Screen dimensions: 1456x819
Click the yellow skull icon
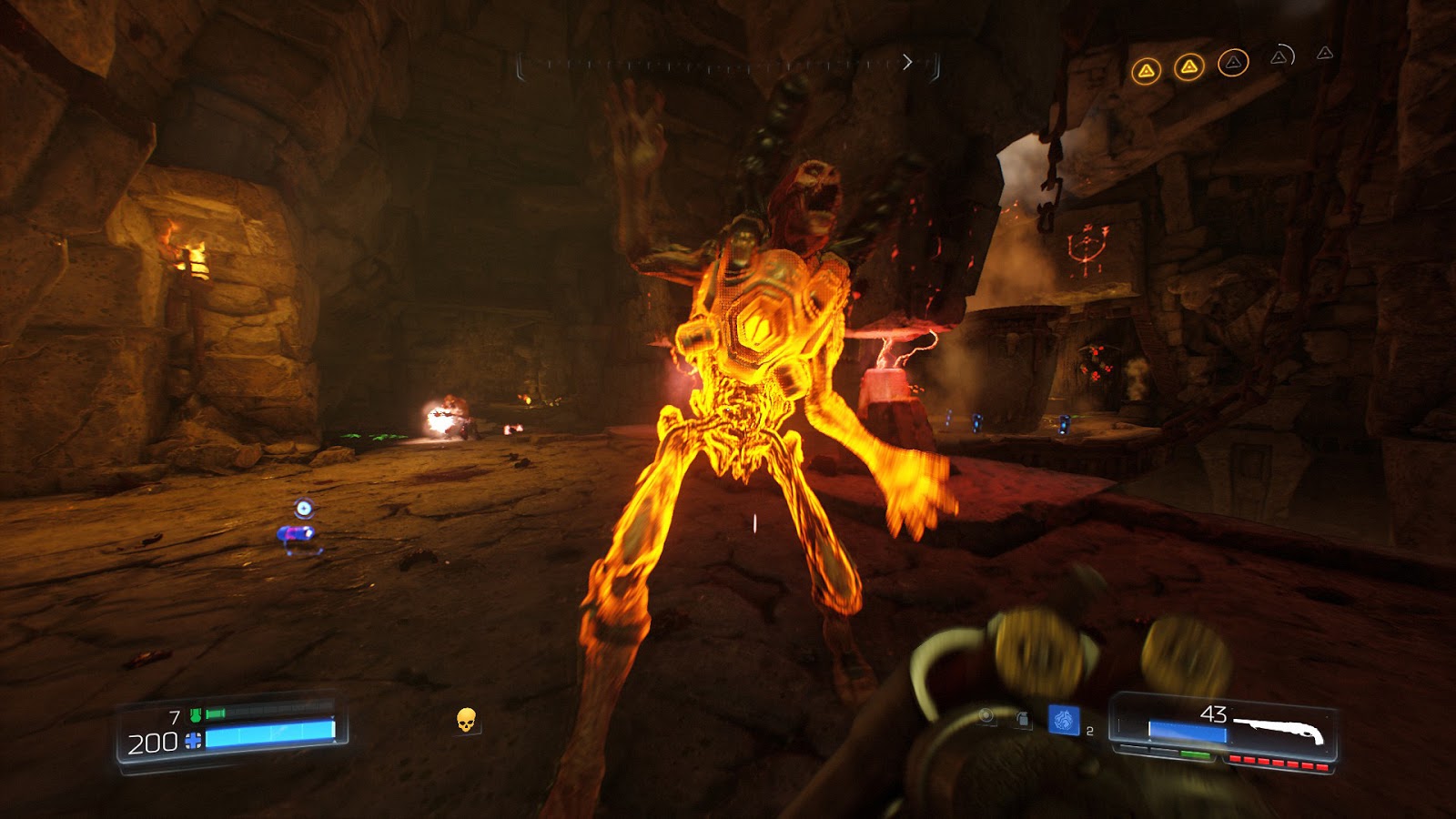(x=466, y=721)
